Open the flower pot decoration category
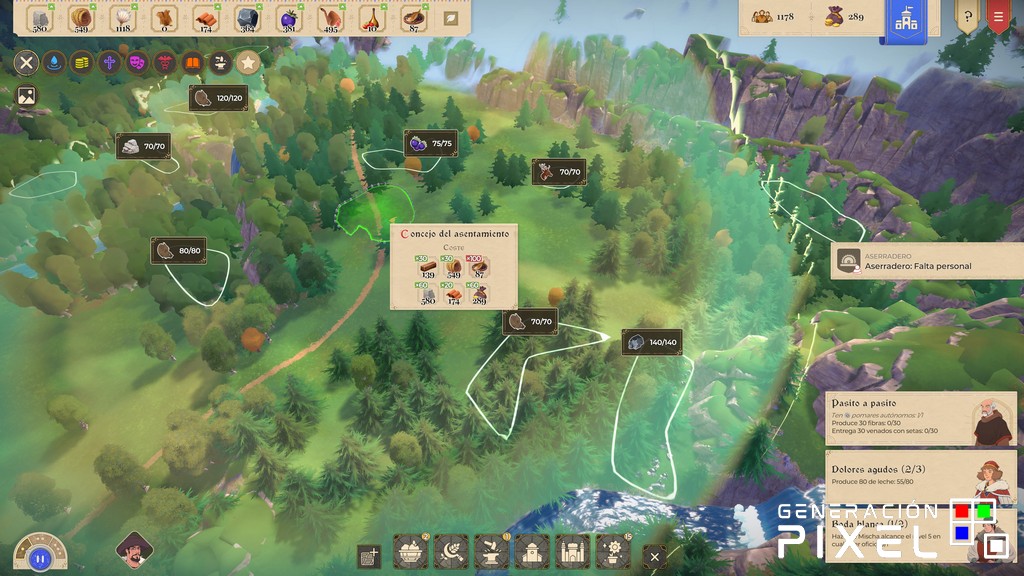 (x=612, y=552)
